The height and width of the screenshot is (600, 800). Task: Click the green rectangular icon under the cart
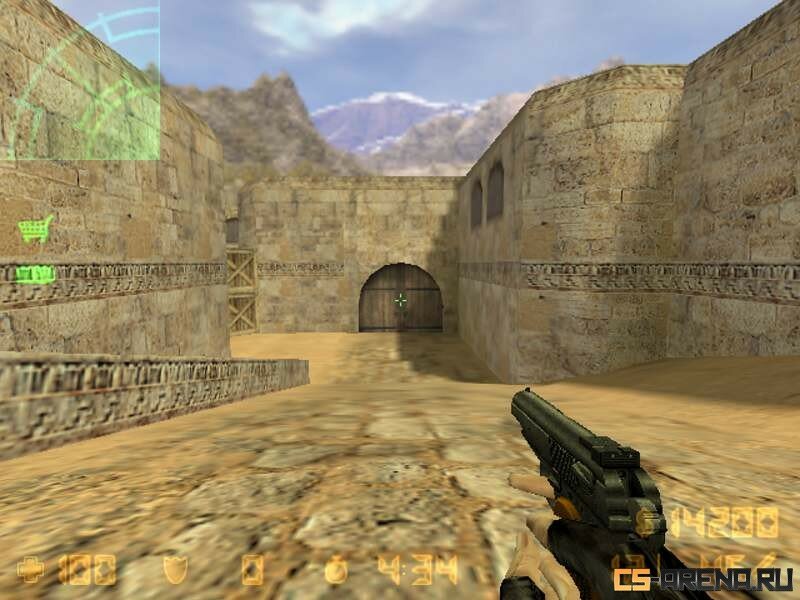point(35,273)
